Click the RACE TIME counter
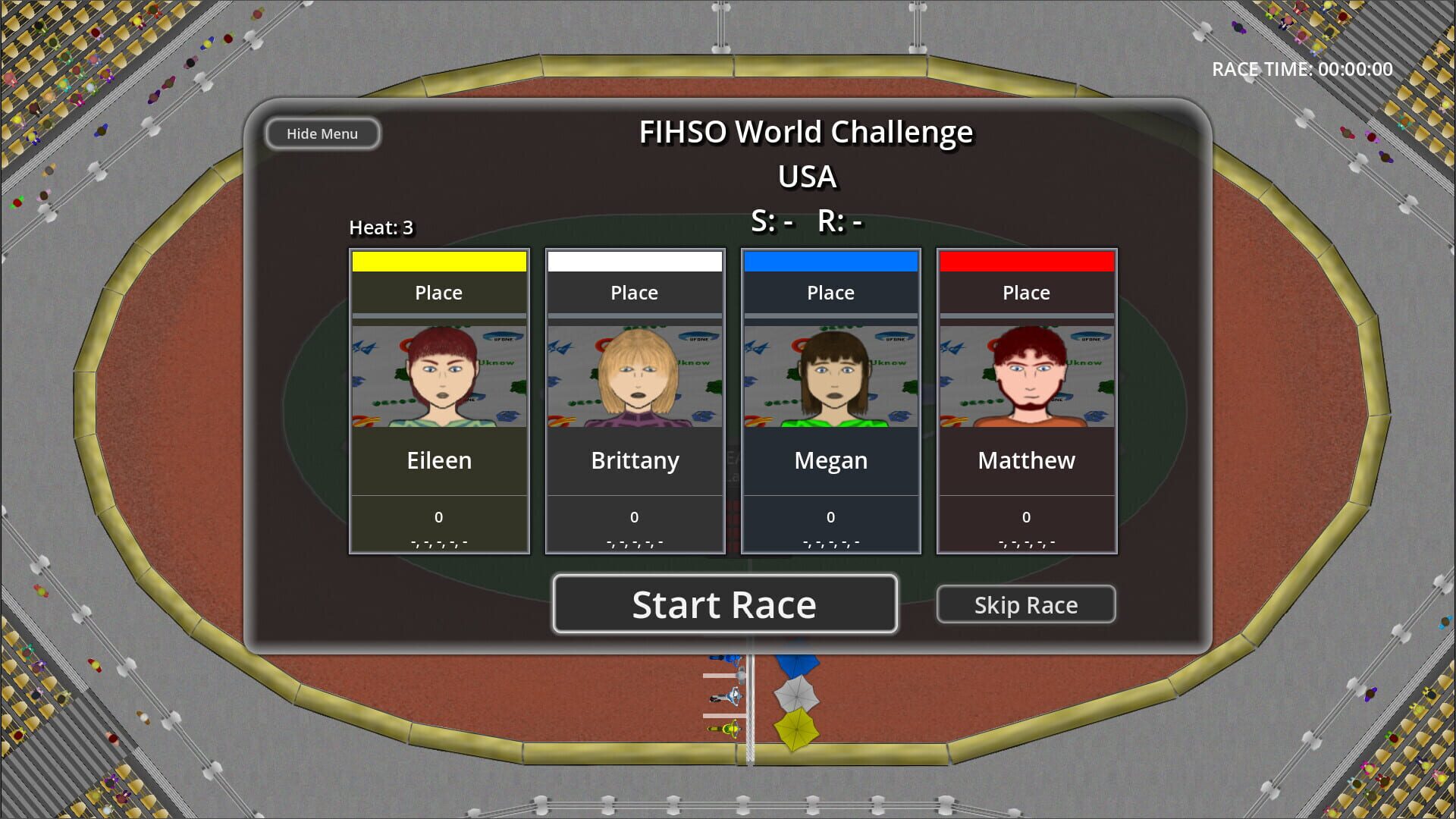1456x819 pixels. 1301,69
